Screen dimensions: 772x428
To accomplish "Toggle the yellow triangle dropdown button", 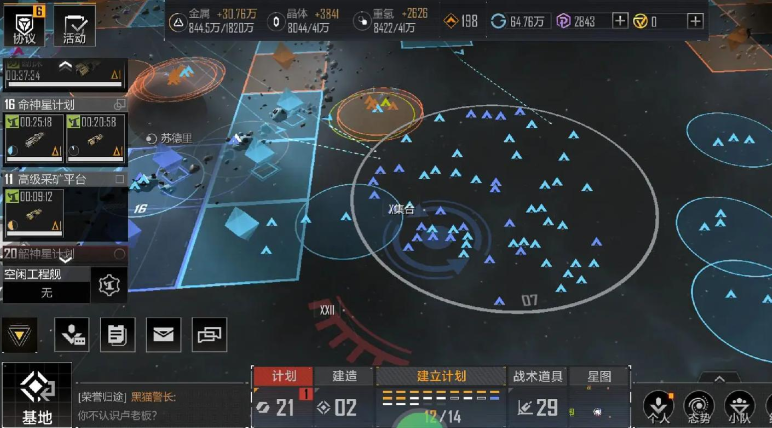I will (x=18, y=335).
